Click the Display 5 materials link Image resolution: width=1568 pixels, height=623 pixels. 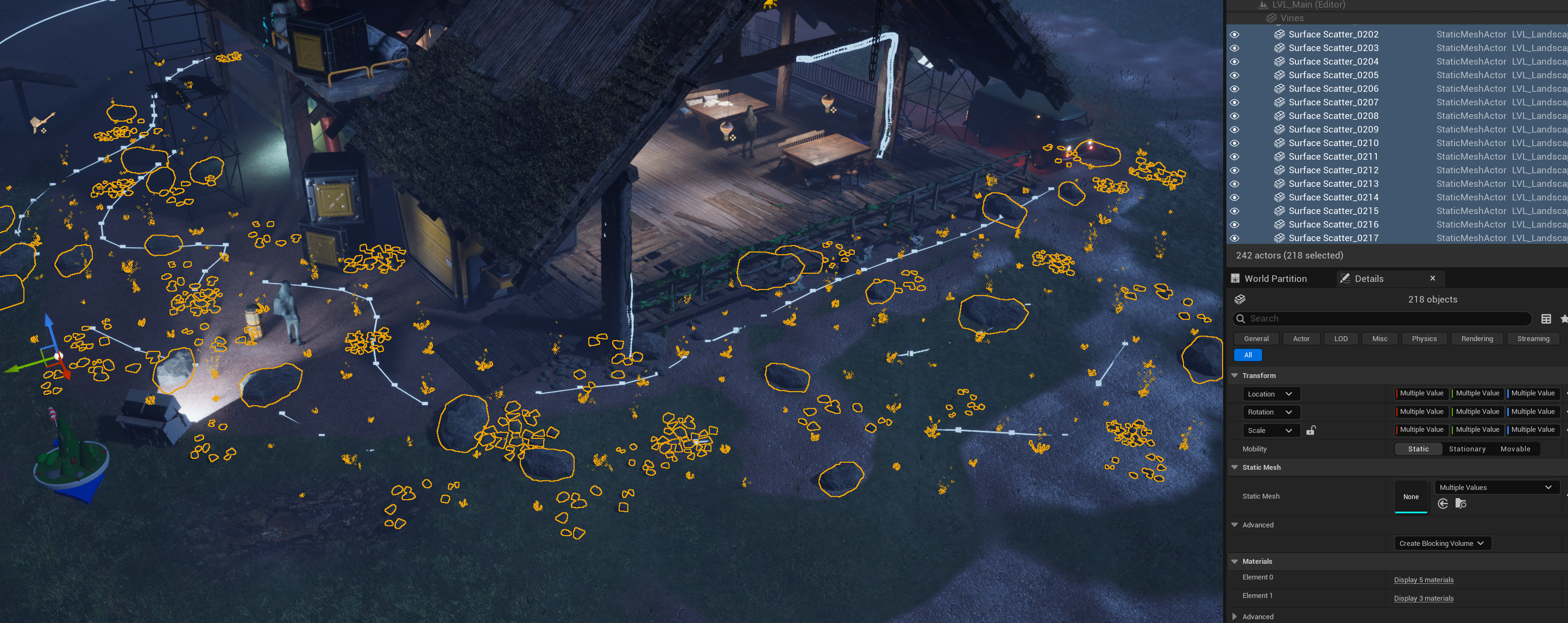tap(1423, 580)
